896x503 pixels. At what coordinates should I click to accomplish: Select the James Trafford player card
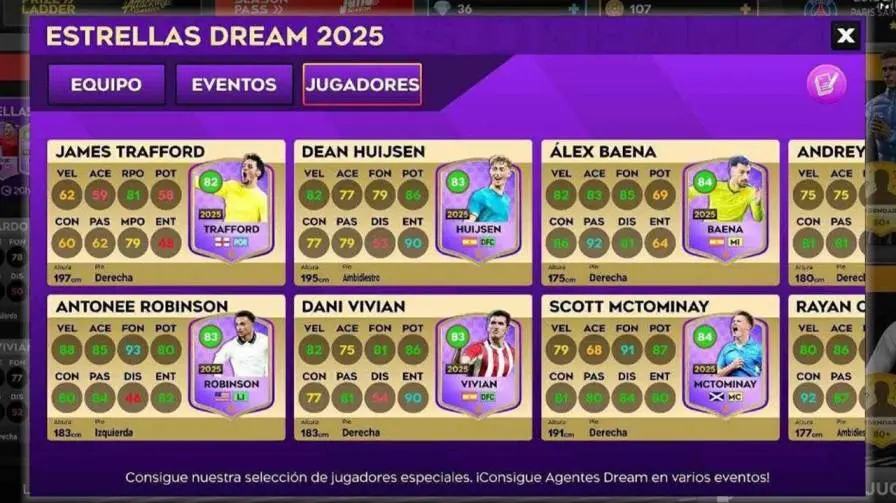coord(165,213)
